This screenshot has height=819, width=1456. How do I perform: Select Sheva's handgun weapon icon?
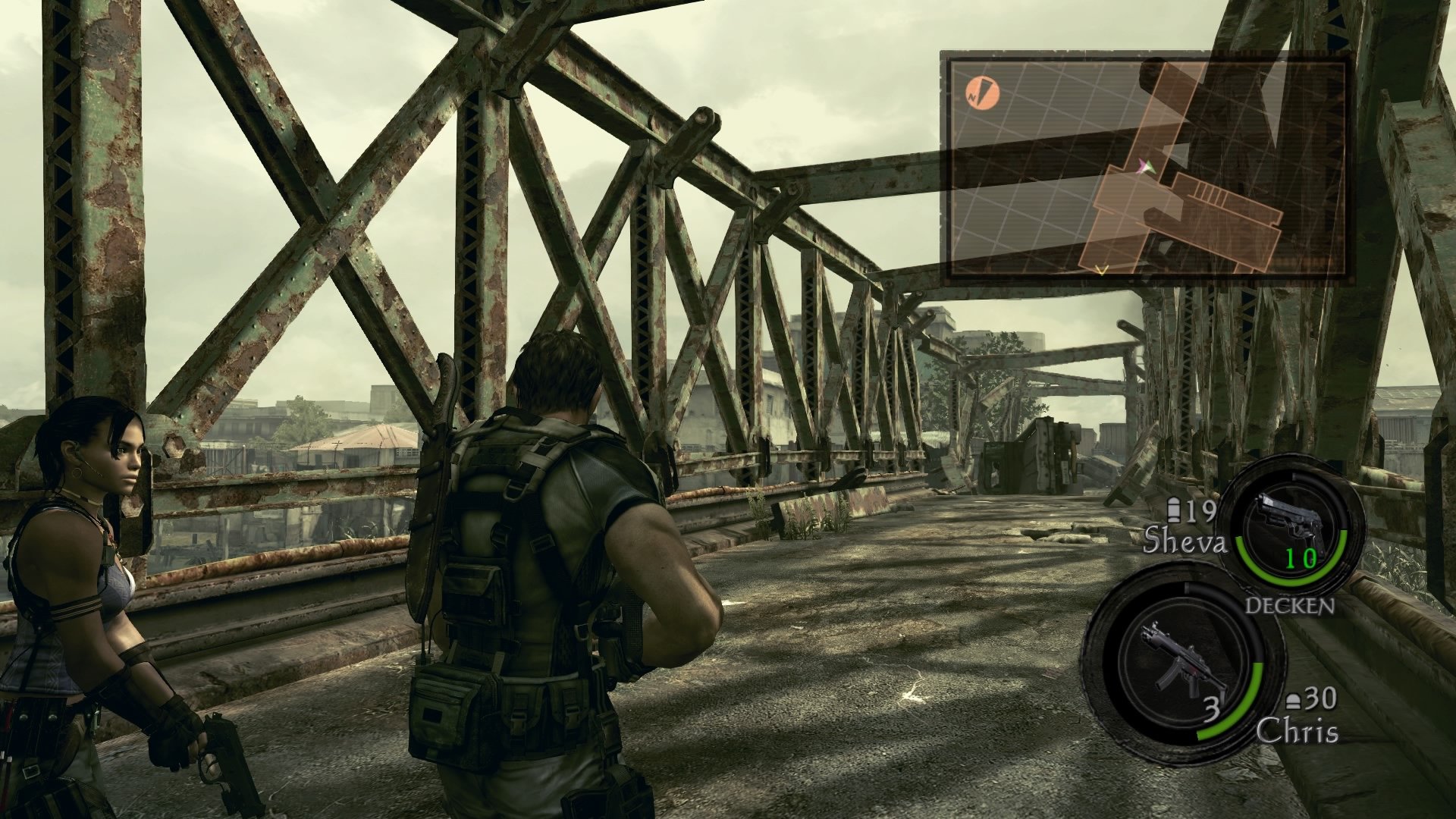[1291, 516]
